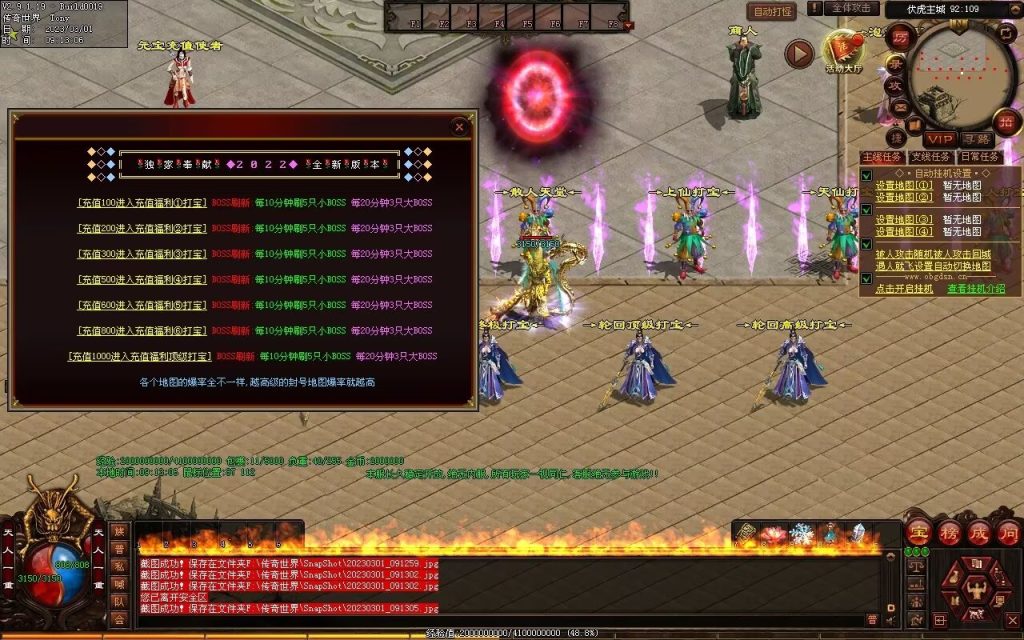This screenshot has width=1024, height=640.
Task: Click the round play arrow button
Action: pyautogui.click(x=798, y=53)
